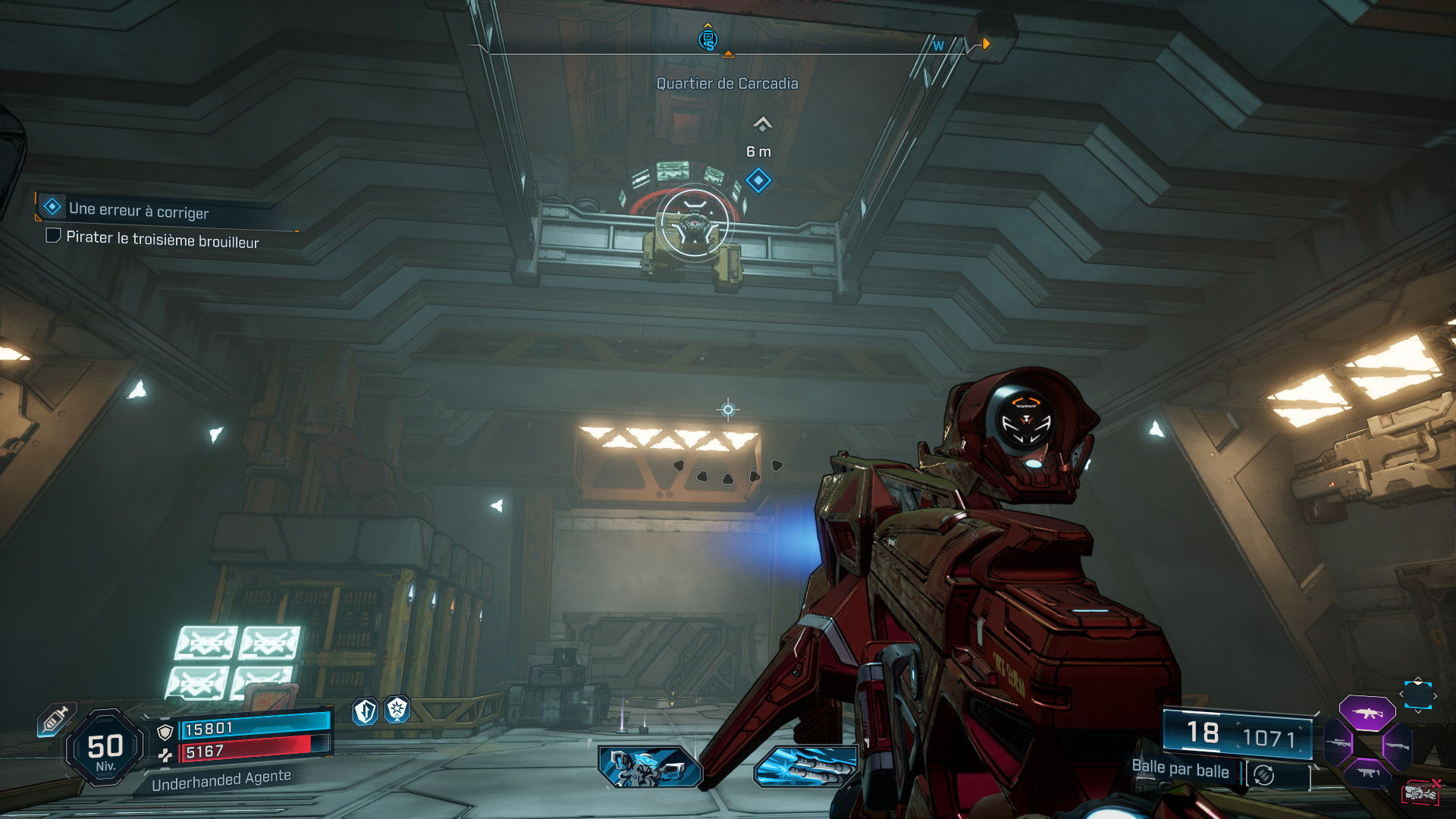
Task: Click the 'Underhanded Agente' character title
Action: coord(221,781)
